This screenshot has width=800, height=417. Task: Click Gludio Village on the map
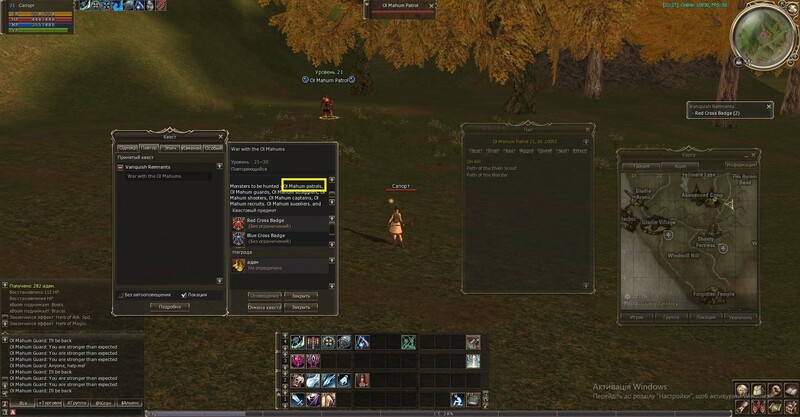pos(659,221)
